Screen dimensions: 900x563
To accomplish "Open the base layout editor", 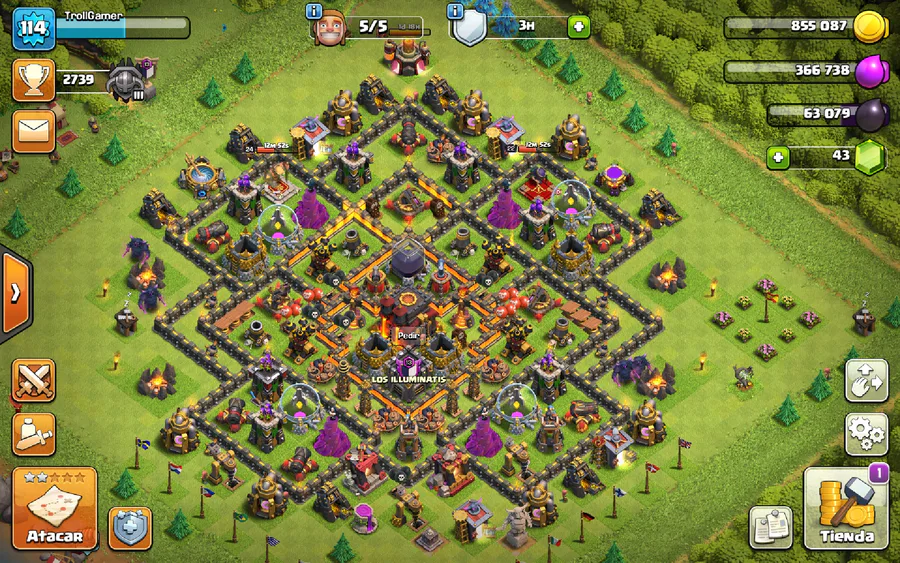I will pyautogui.click(x=866, y=381).
